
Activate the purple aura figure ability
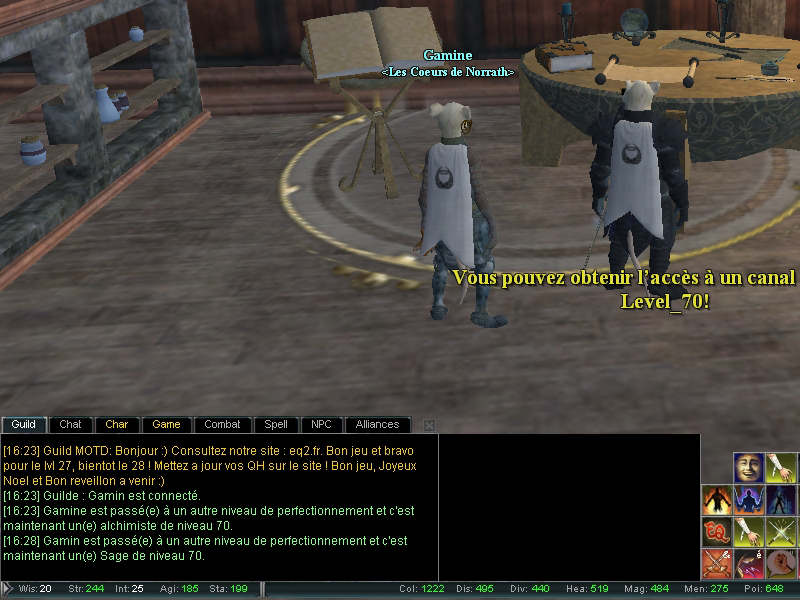(749, 500)
